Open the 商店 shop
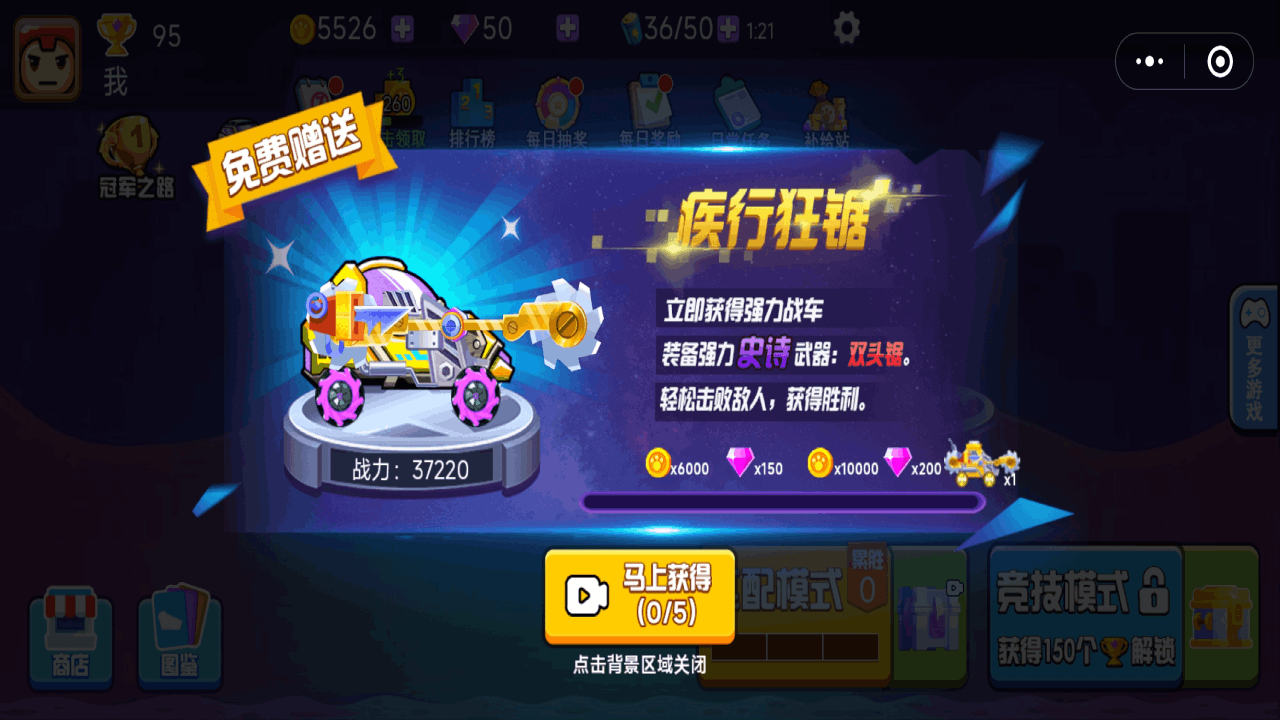The image size is (1280, 720). [70, 632]
